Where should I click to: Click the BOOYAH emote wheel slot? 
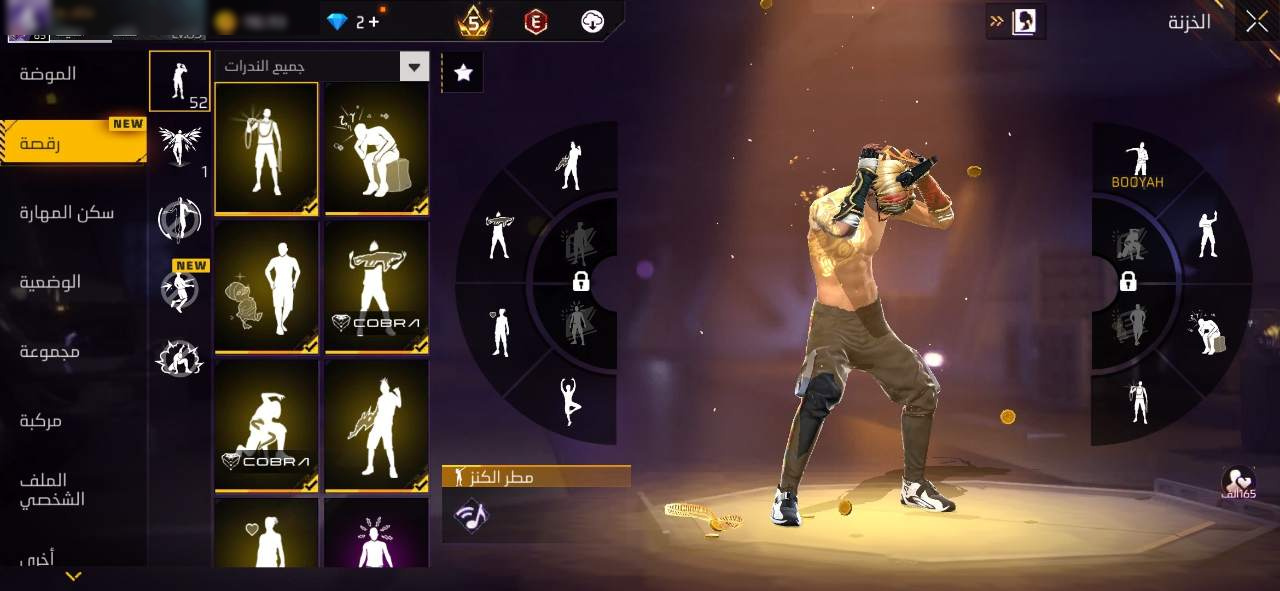pos(1138,166)
